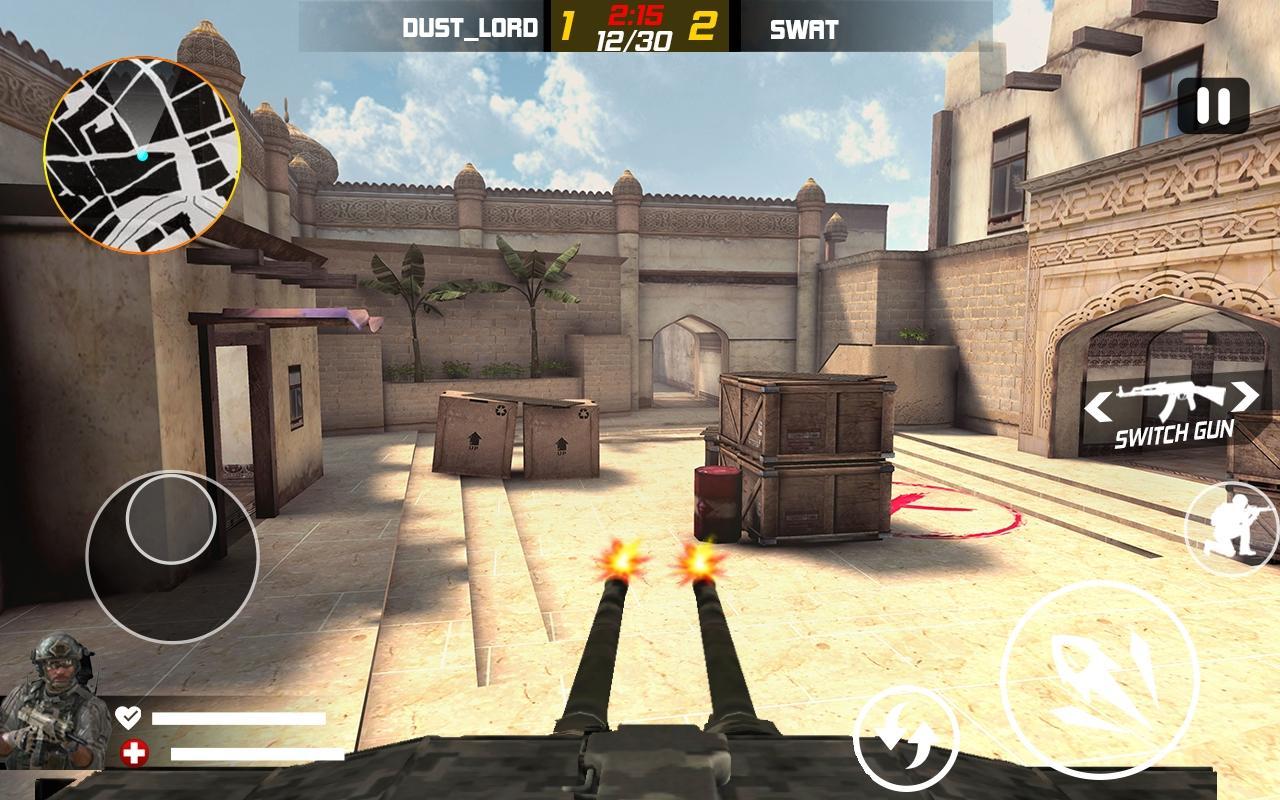Switch gun with the left arrow
Viewport: 1280px width, 800px height.
pyautogui.click(x=1099, y=405)
